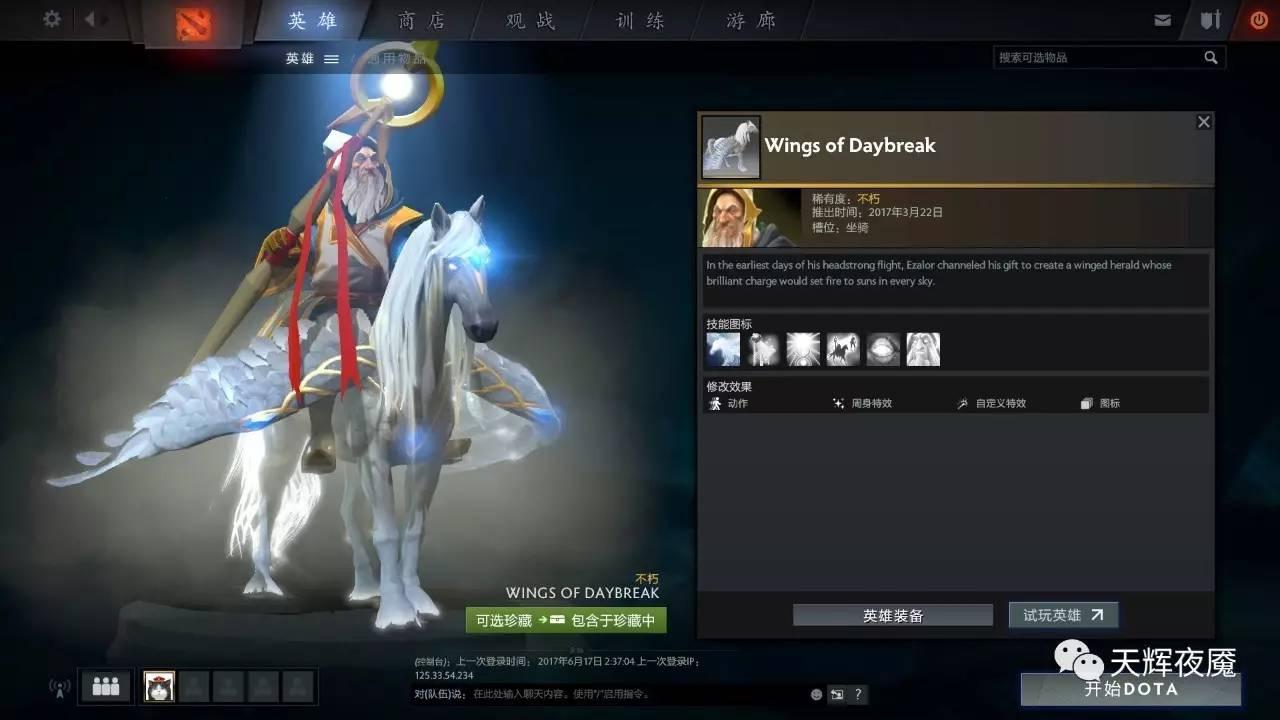The image size is (1280, 720).
Task: Open the mail notifications icon
Action: click(x=1163, y=19)
